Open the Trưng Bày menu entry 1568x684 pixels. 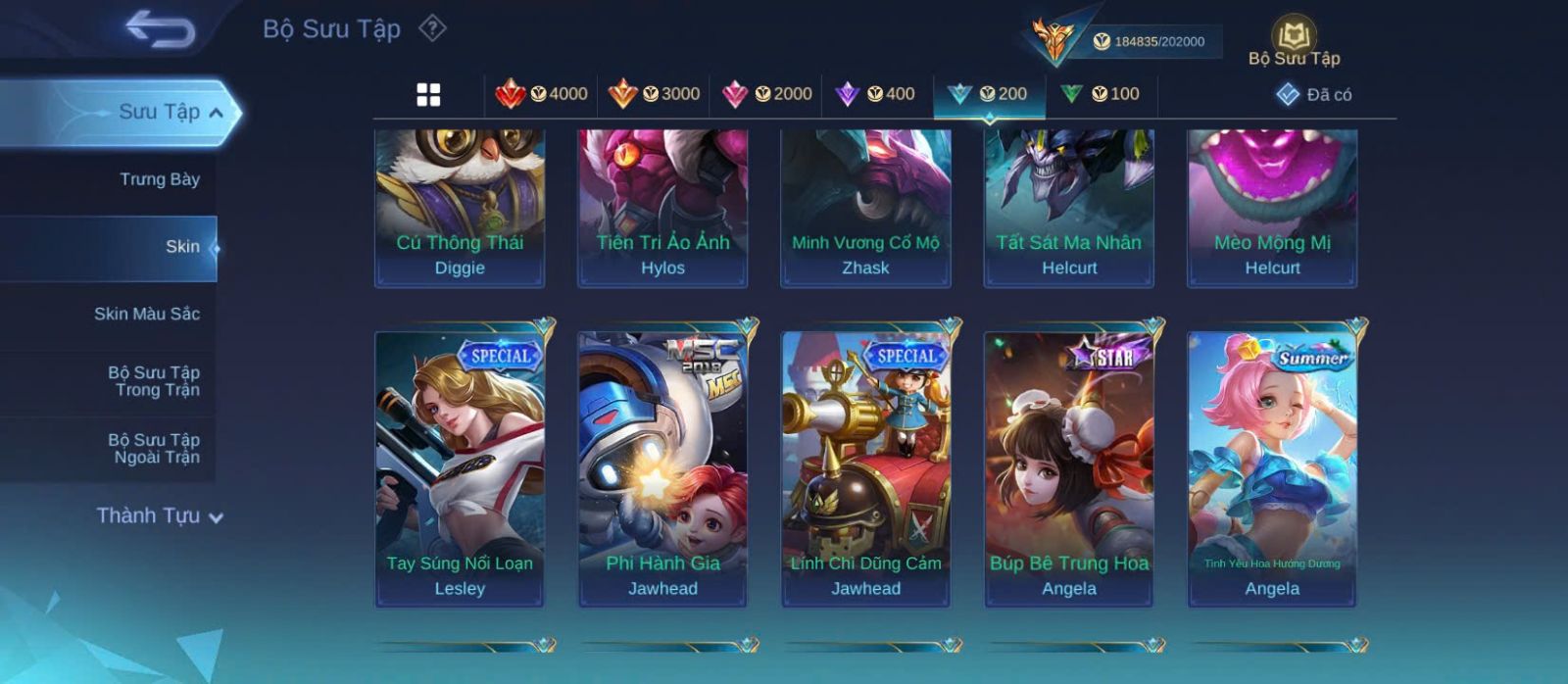click(x=159, y=179)
